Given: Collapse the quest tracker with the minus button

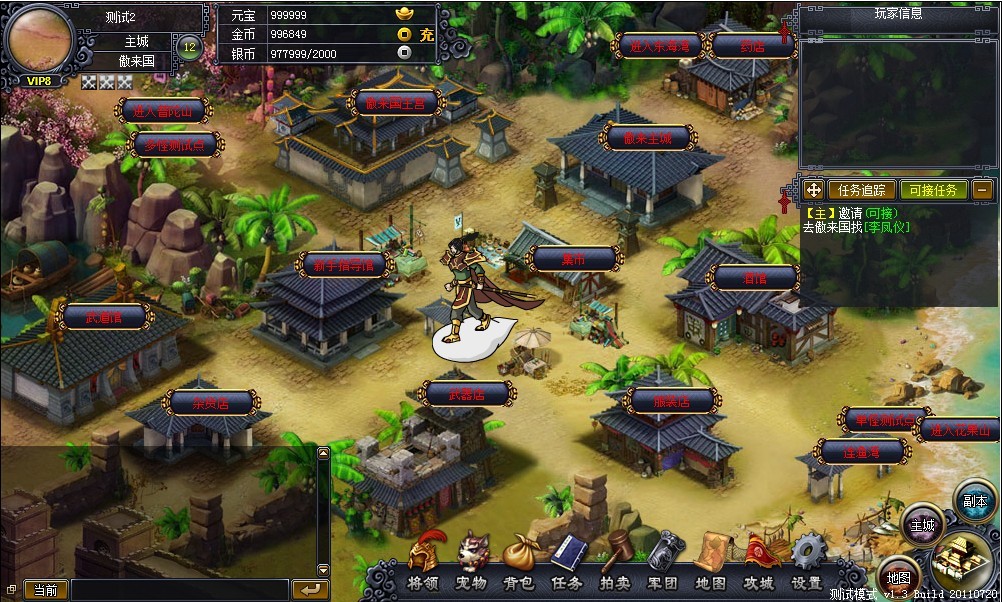Looking at the screenshot, I should tap(983, 189).
